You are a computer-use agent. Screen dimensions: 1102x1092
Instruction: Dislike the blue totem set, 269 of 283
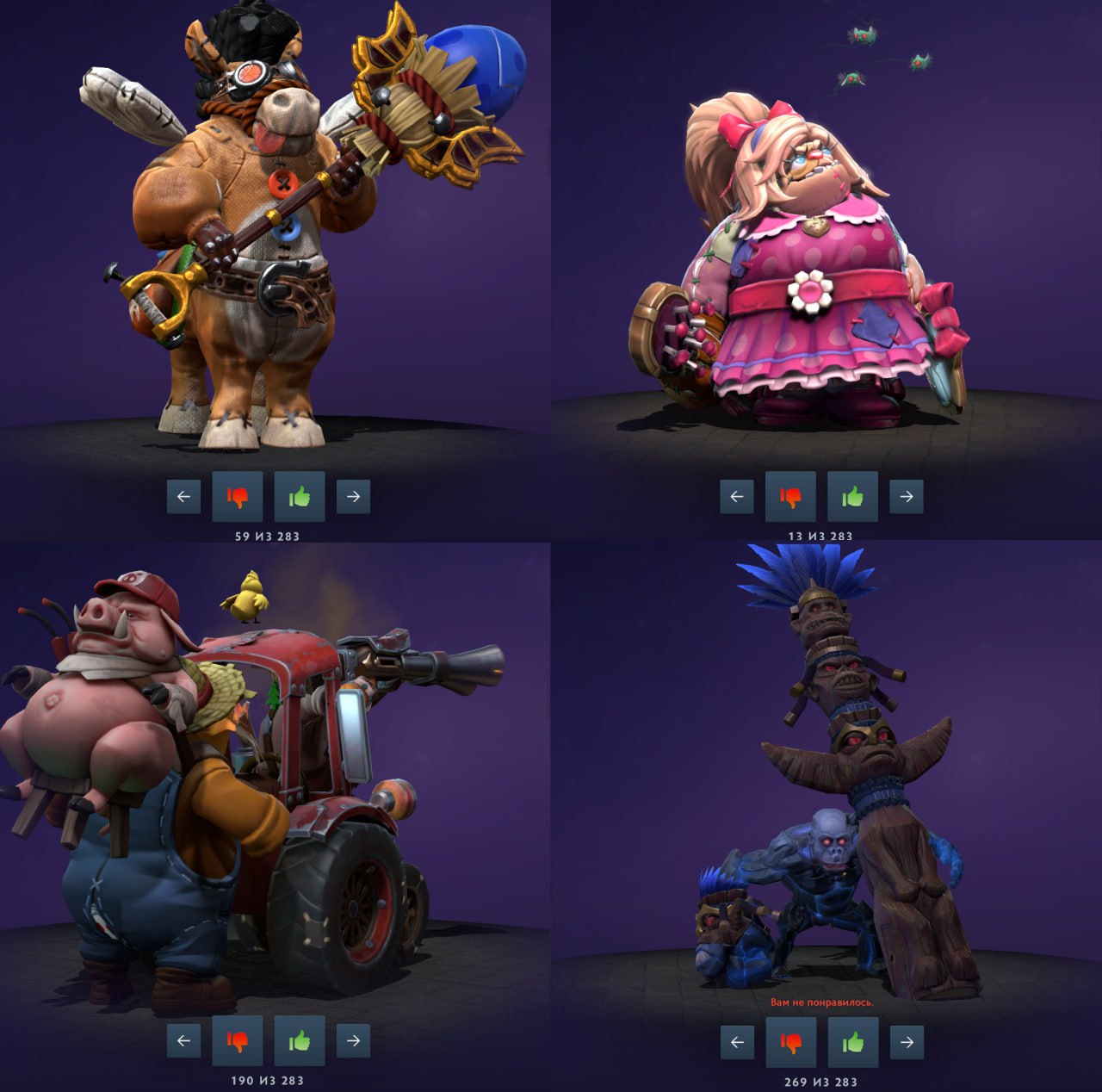(790, 1042)
